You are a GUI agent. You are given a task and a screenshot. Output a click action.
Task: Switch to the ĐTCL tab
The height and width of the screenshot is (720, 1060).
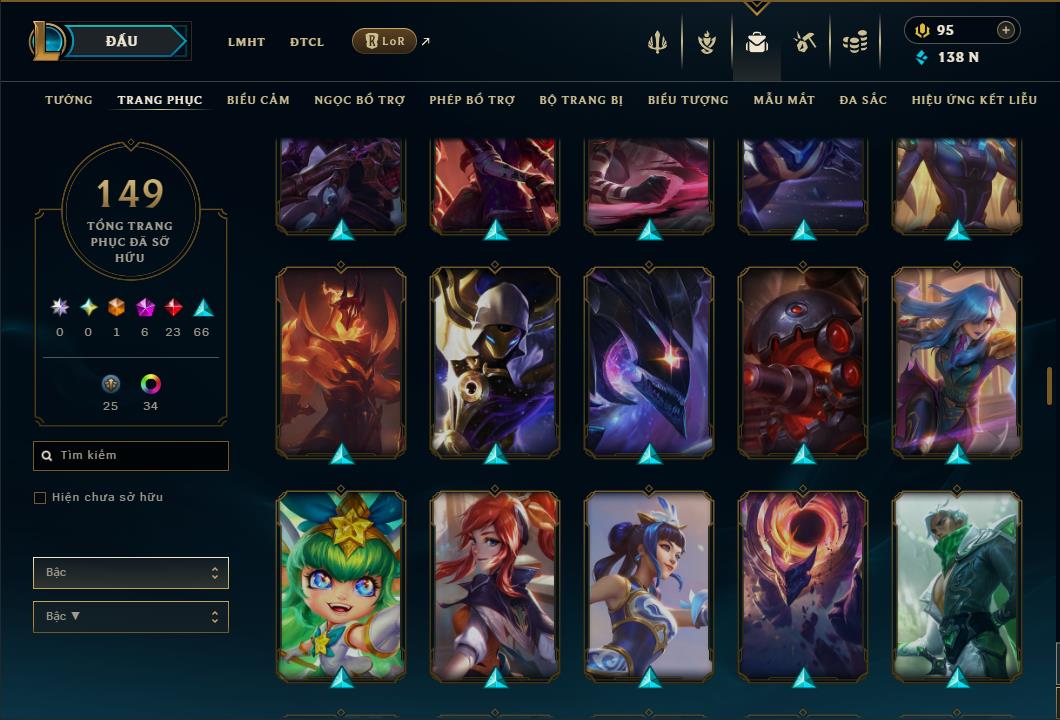coord(307,42)
